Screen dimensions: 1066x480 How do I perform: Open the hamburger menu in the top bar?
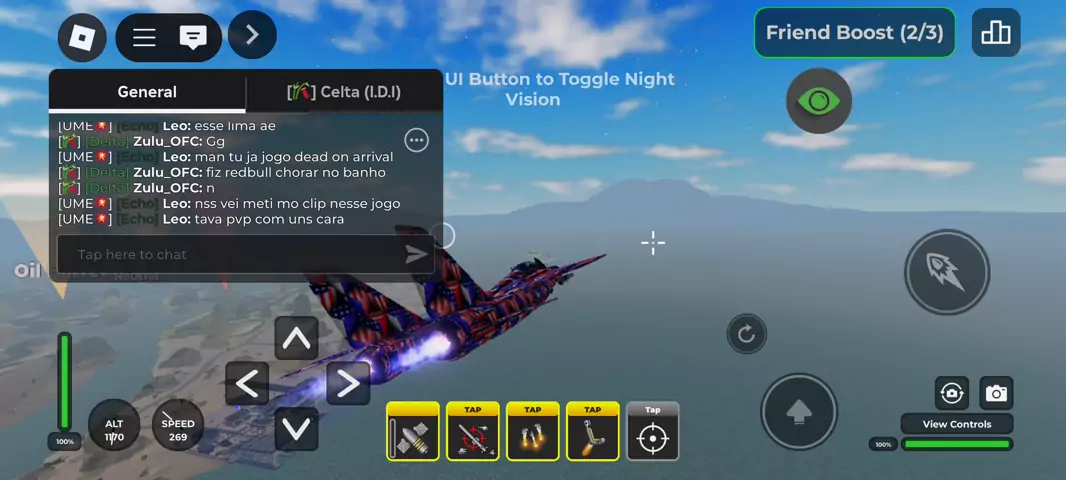[x=144, y=38]
